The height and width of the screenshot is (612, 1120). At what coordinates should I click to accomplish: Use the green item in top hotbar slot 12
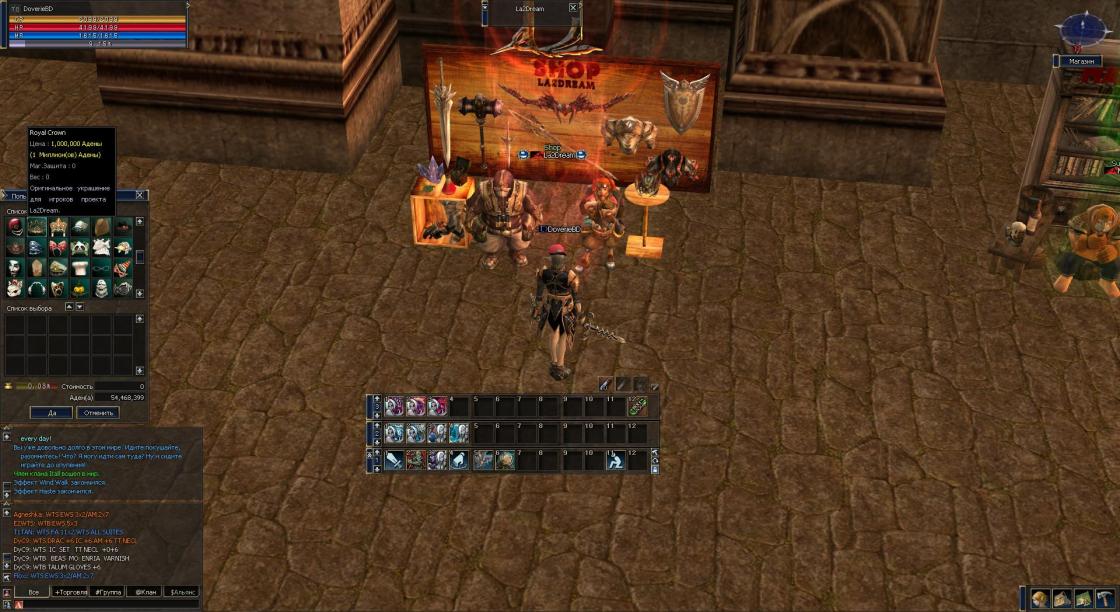coord(637,406)
